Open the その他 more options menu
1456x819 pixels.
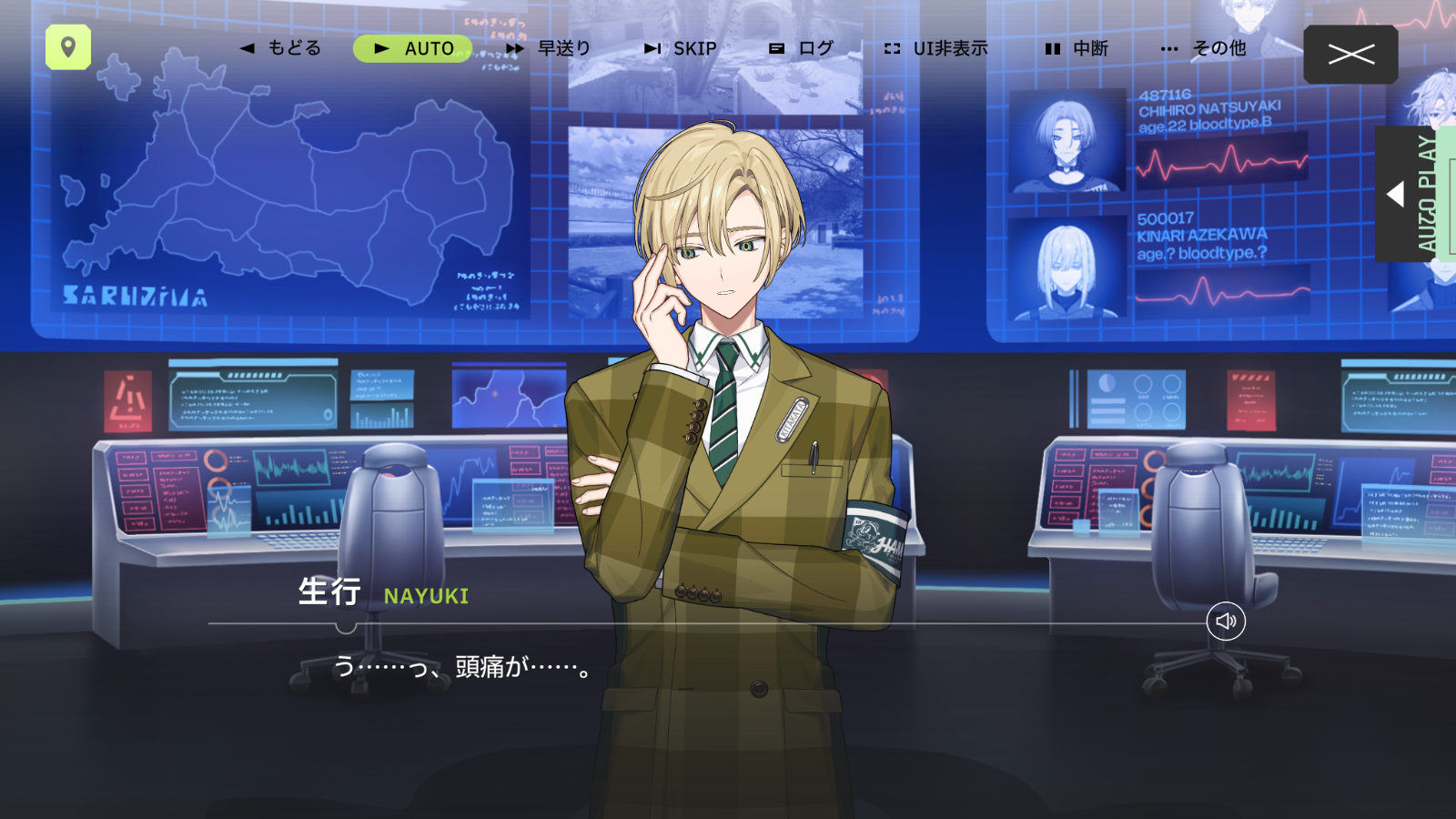point(1204,48)
